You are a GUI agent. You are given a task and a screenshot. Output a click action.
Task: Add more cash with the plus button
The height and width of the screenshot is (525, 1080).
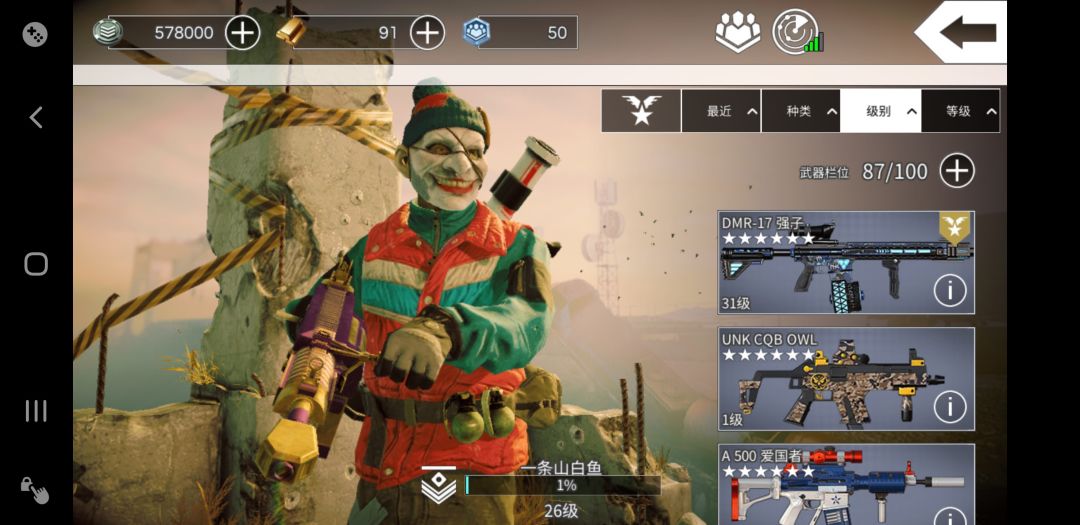pyautogui.click(x=242, y=32)
